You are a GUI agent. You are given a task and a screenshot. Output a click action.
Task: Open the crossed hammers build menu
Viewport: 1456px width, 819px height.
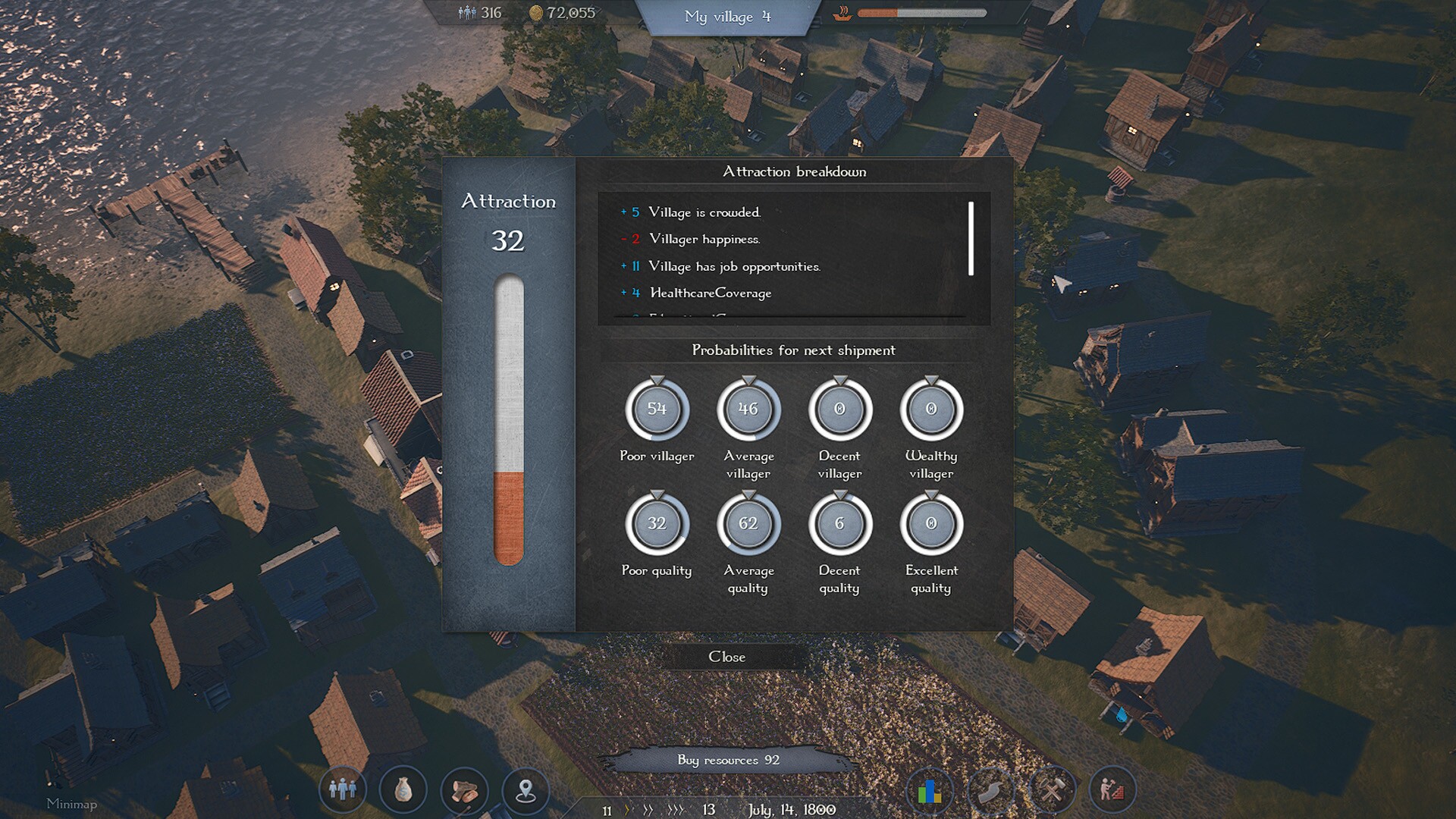(1051, 791)
